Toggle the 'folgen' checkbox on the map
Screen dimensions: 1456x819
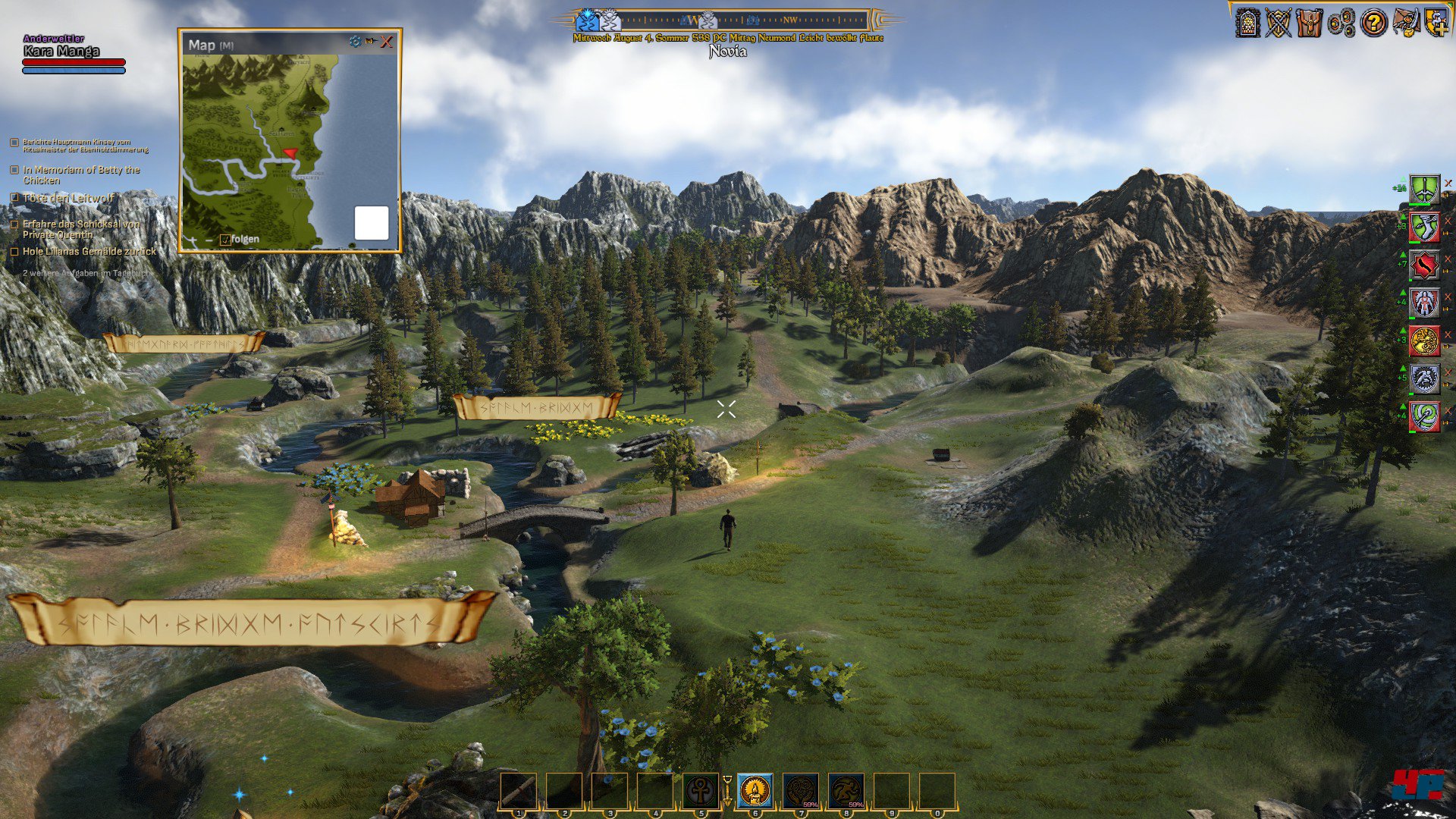pos(225,240)
